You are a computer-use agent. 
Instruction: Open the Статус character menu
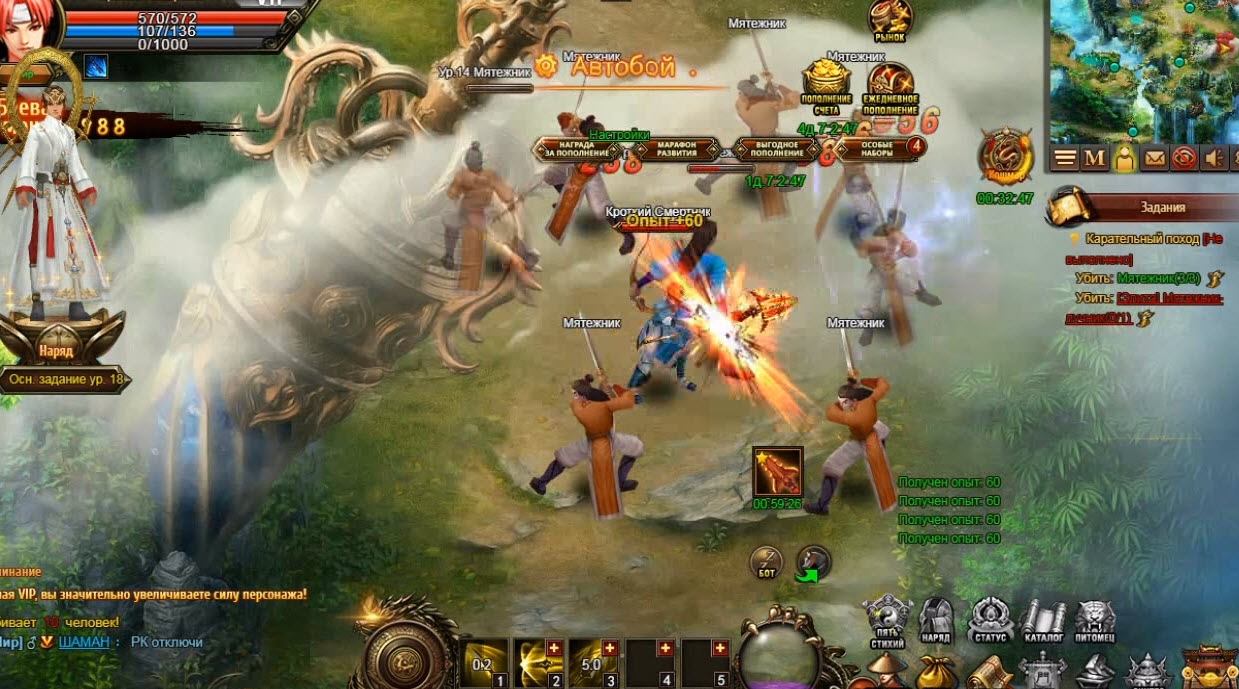tap(989, 621)
